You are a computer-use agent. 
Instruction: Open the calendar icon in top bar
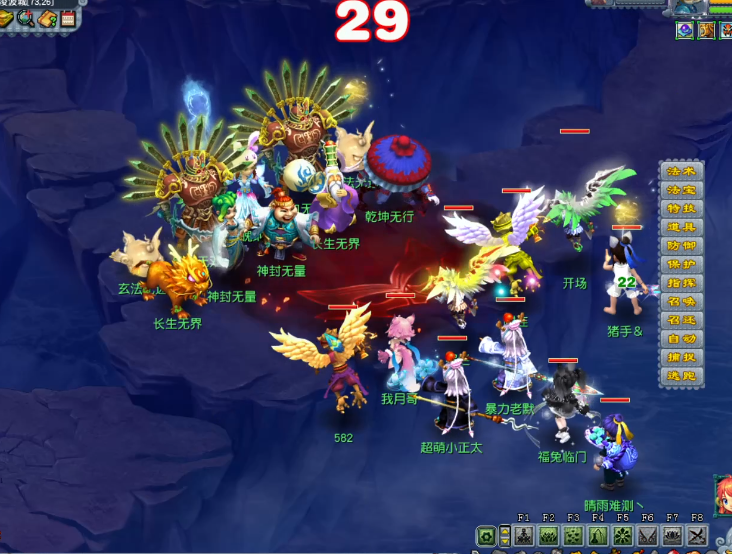[68, 18]
